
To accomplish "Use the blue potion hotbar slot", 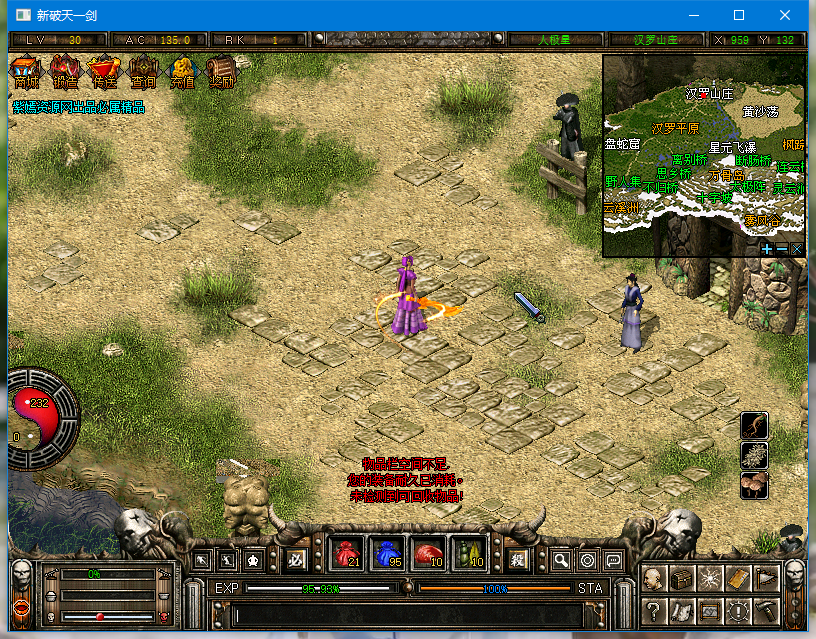I will click(389, 554).
